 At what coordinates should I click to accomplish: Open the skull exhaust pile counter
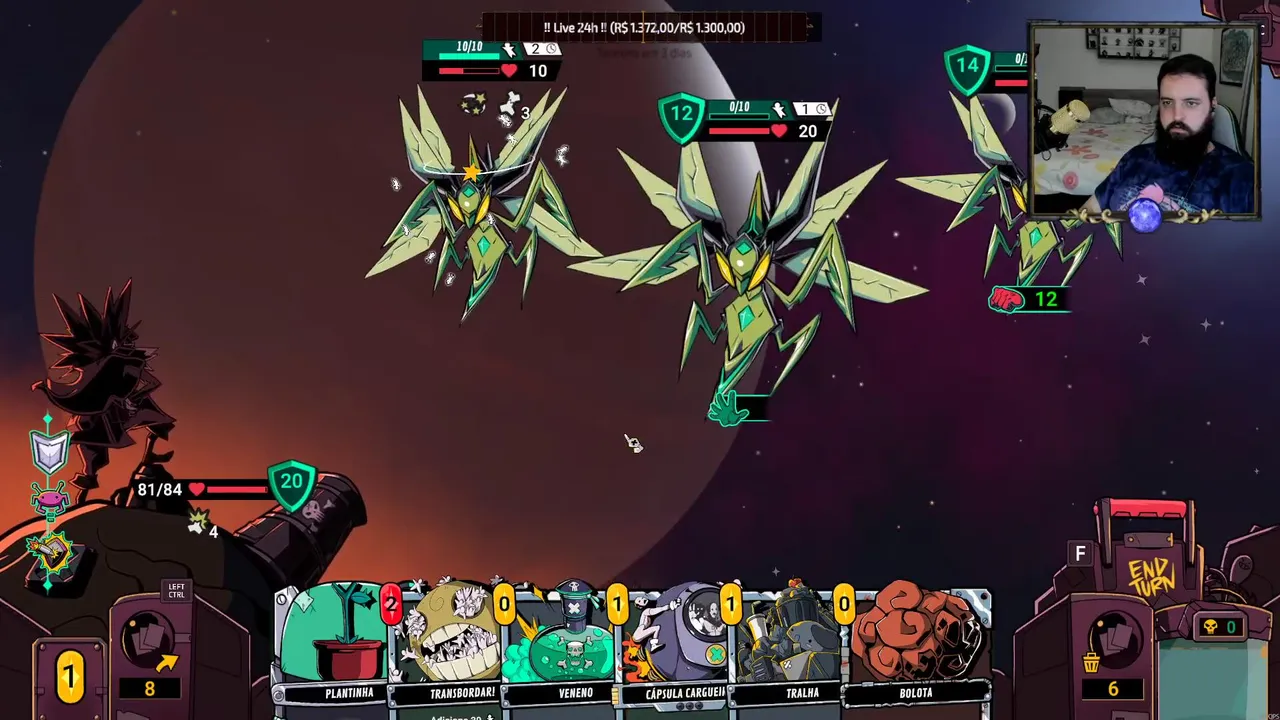coord(1219,627)
